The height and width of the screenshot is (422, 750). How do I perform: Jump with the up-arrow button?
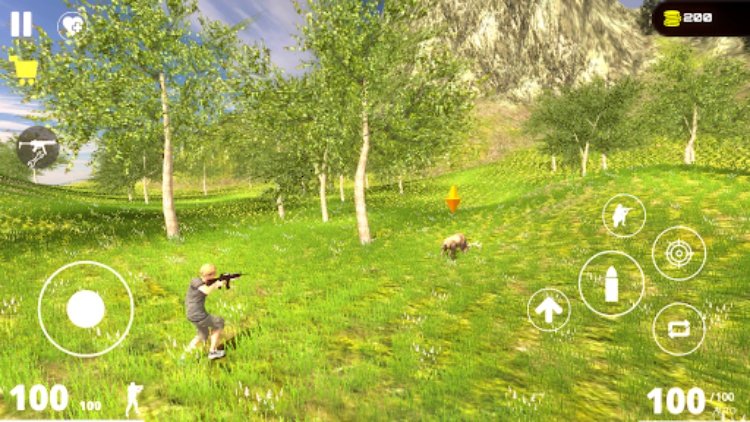click(x=549, y=310)
